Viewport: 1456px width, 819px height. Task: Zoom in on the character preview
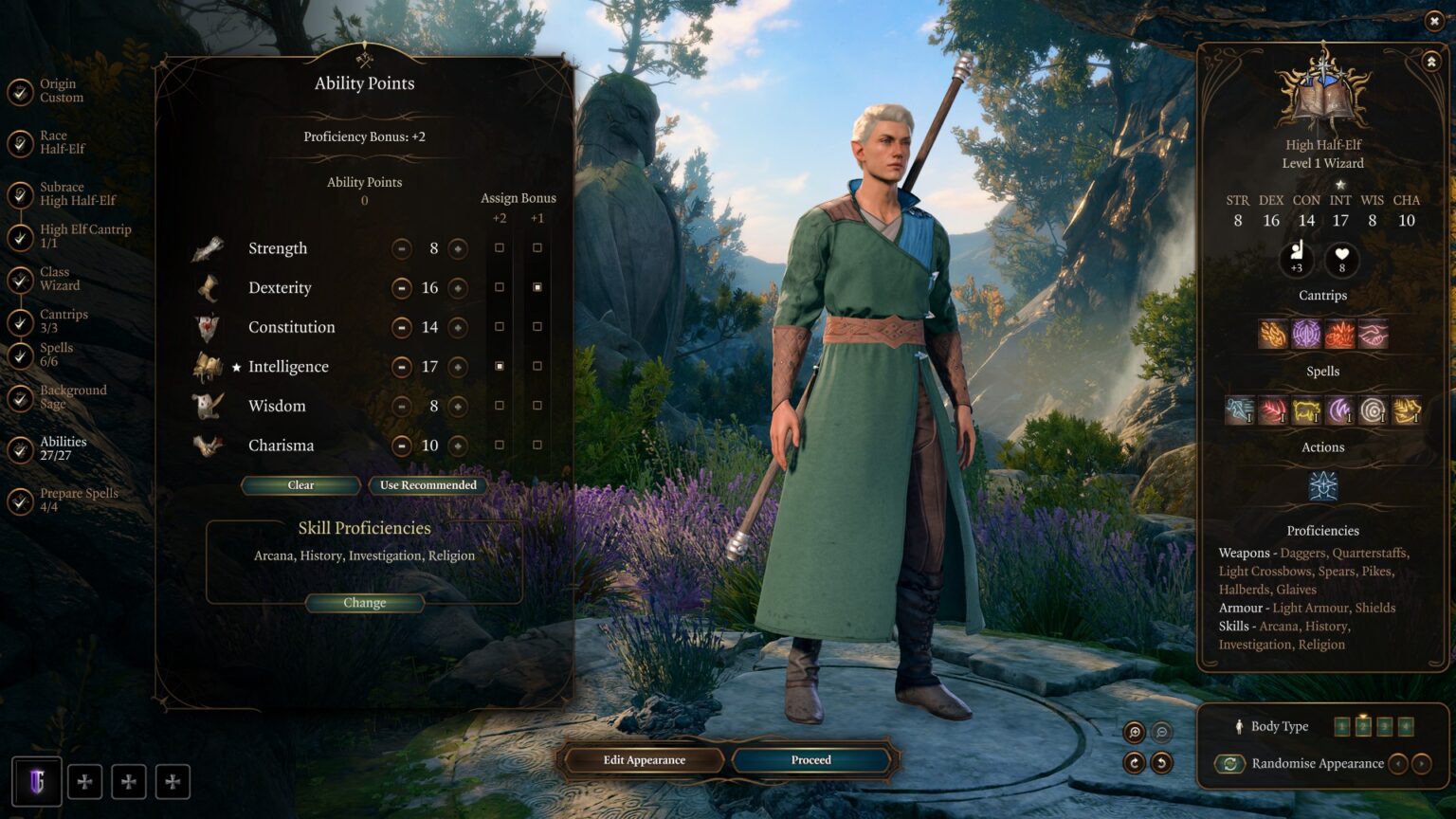pyautogui.click(x=1134, y=732)
